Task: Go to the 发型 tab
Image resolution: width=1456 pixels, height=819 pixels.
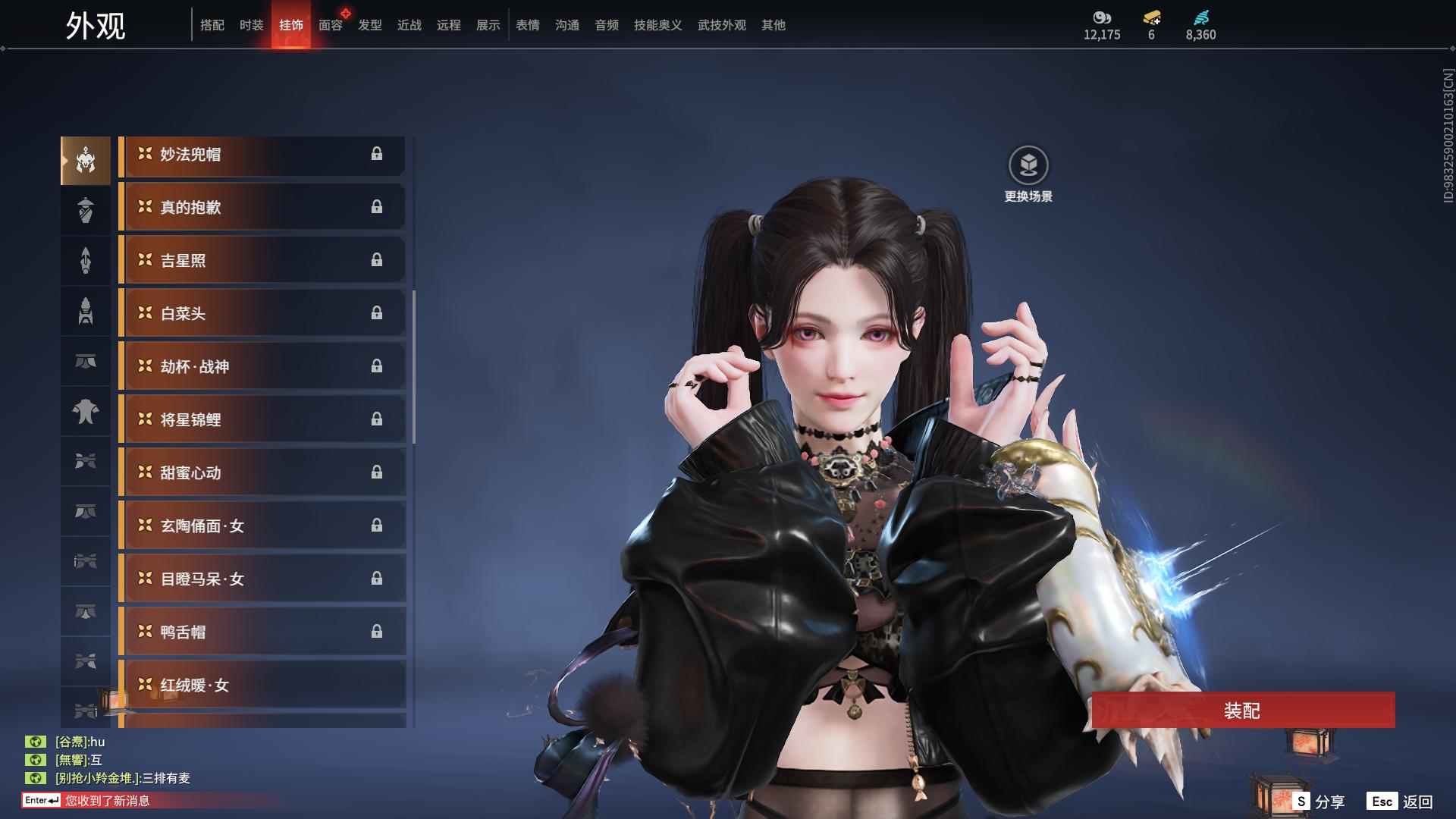Action: 369,25
